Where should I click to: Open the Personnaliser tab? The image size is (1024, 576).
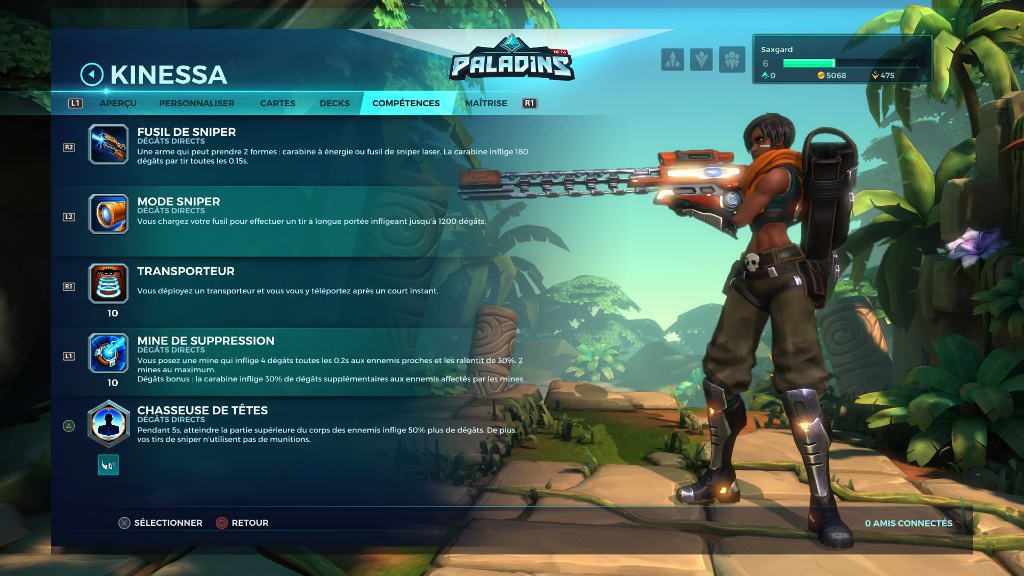(x=196, y=103)
